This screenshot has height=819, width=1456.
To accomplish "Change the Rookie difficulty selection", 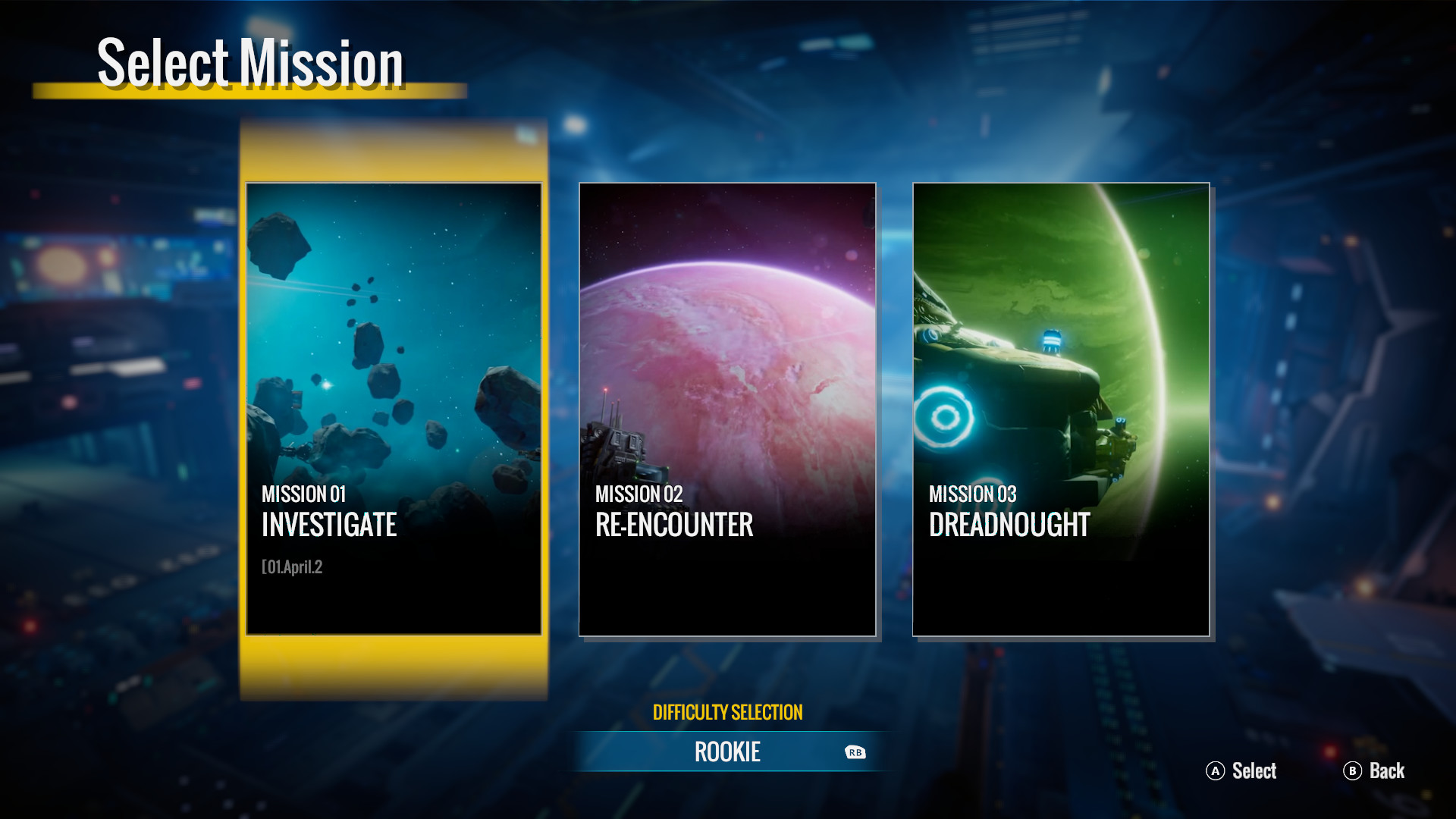I will tap(728, 752).
